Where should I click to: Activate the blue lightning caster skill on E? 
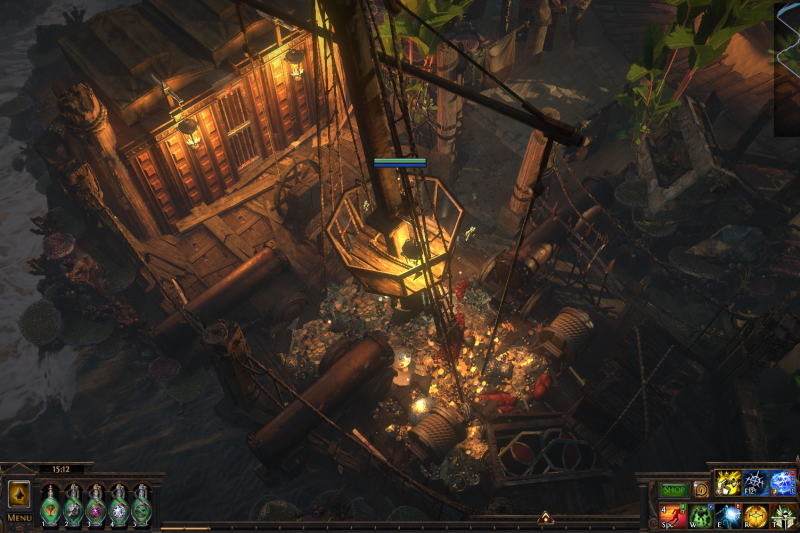(727, 516)
